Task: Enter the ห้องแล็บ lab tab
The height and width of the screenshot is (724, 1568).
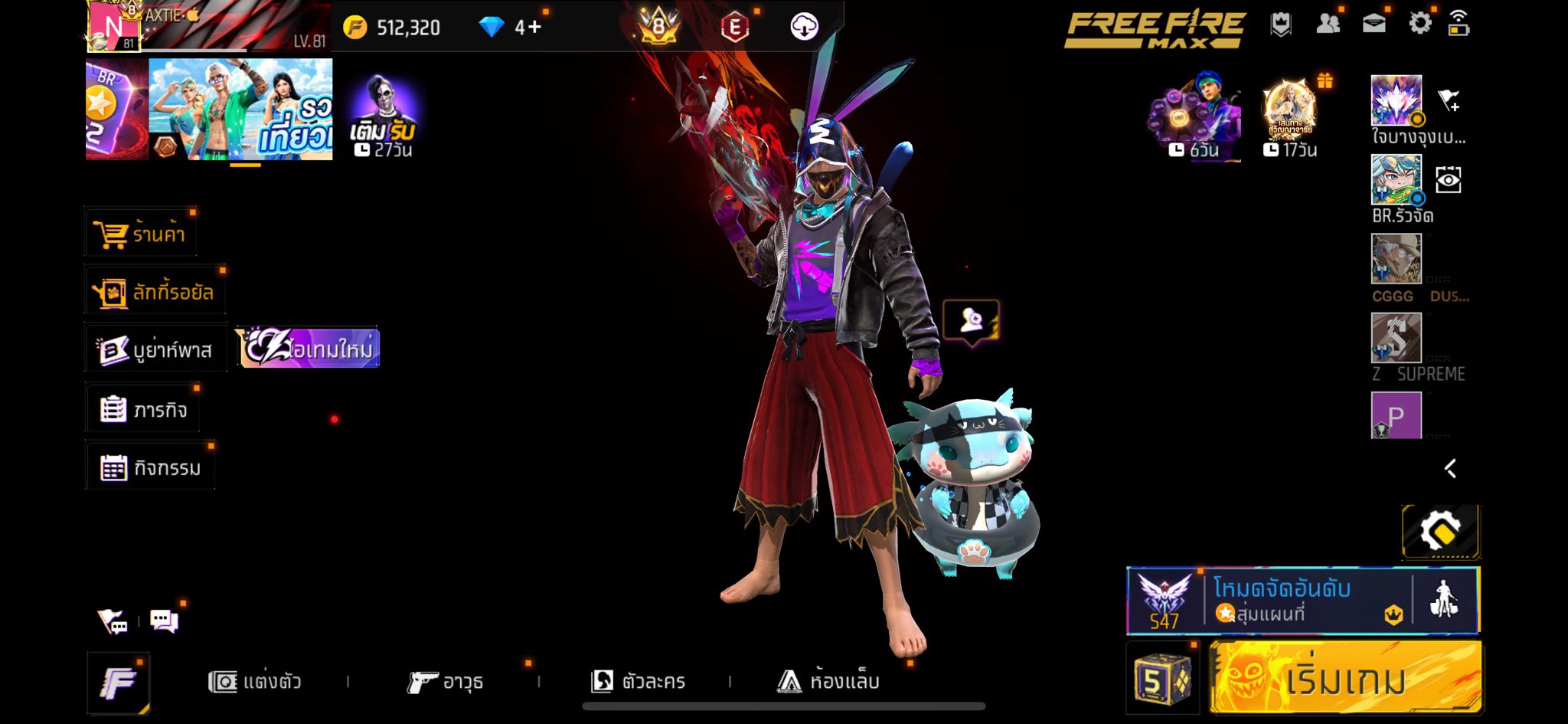Action: (828, 681)
